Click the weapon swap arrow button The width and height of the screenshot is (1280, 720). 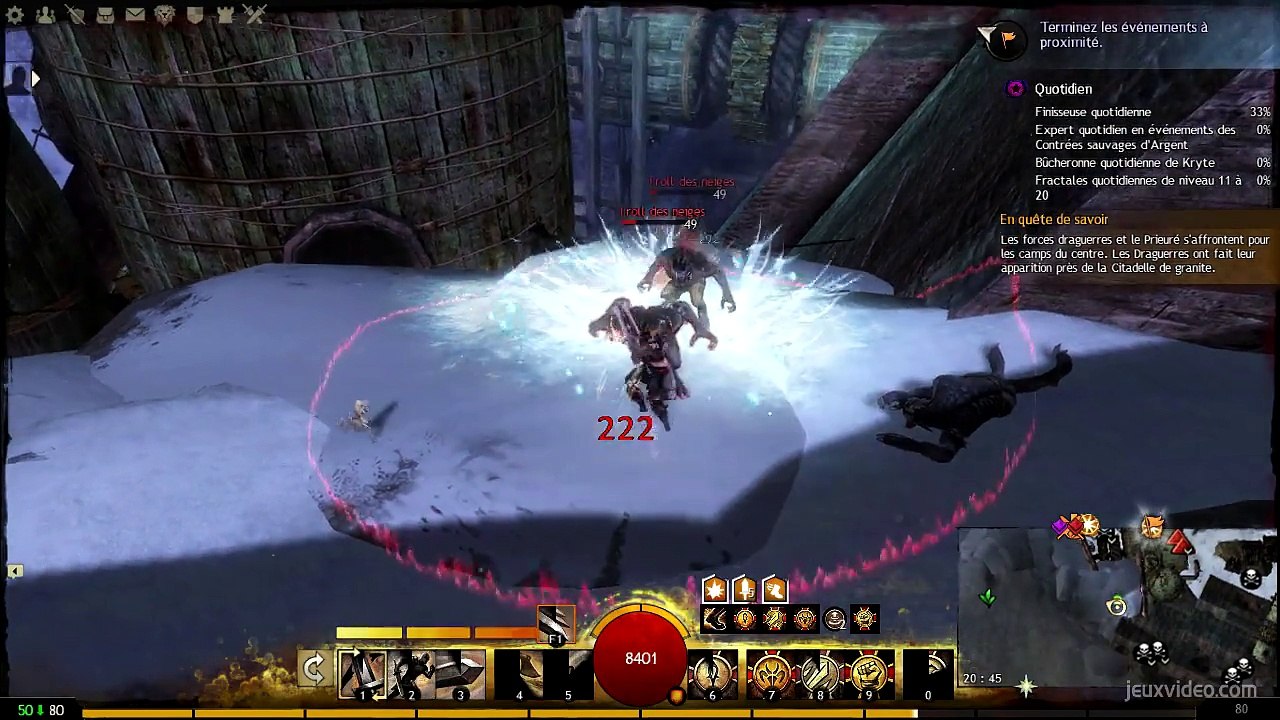click(314, 669)
